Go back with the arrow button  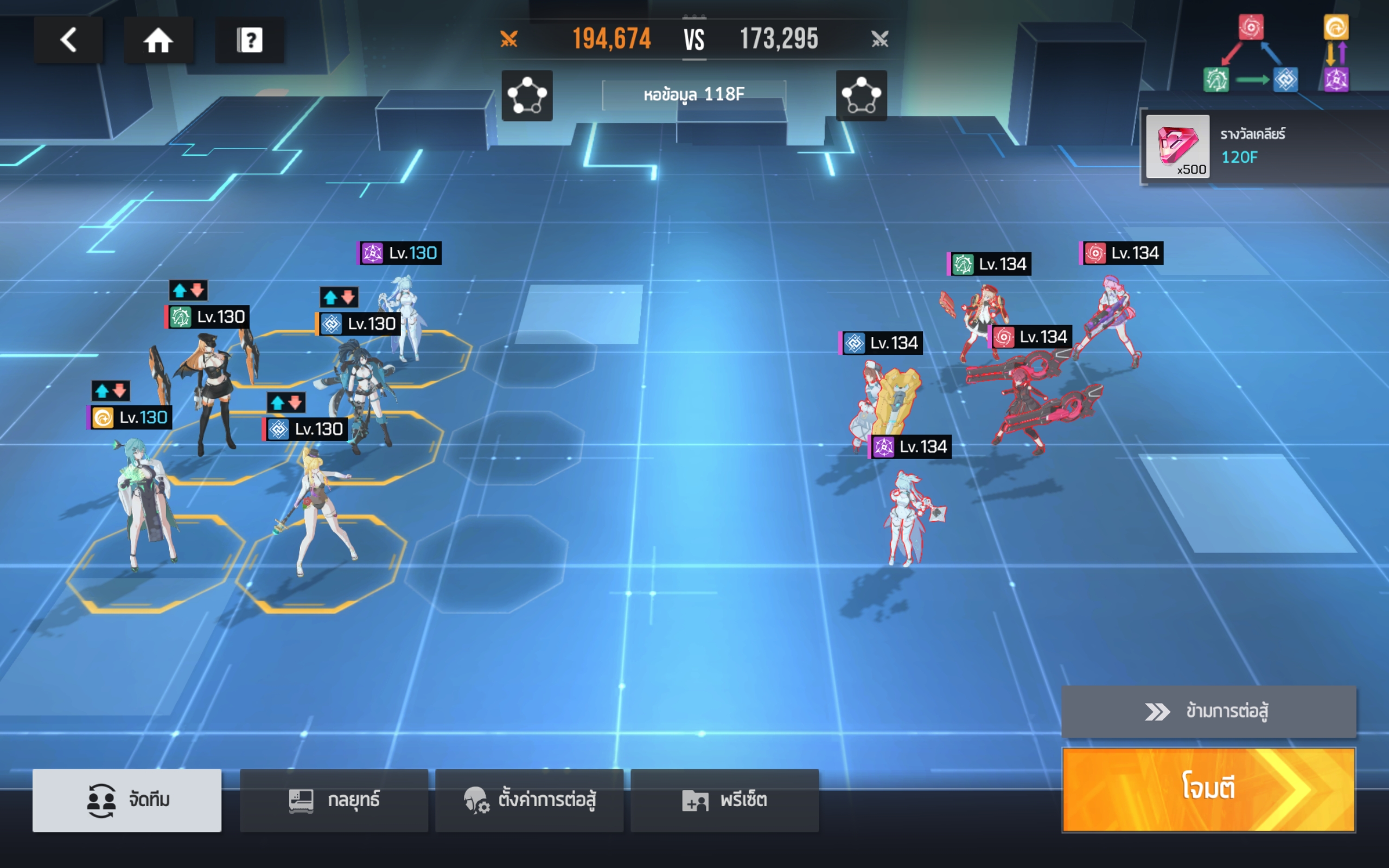68,40
